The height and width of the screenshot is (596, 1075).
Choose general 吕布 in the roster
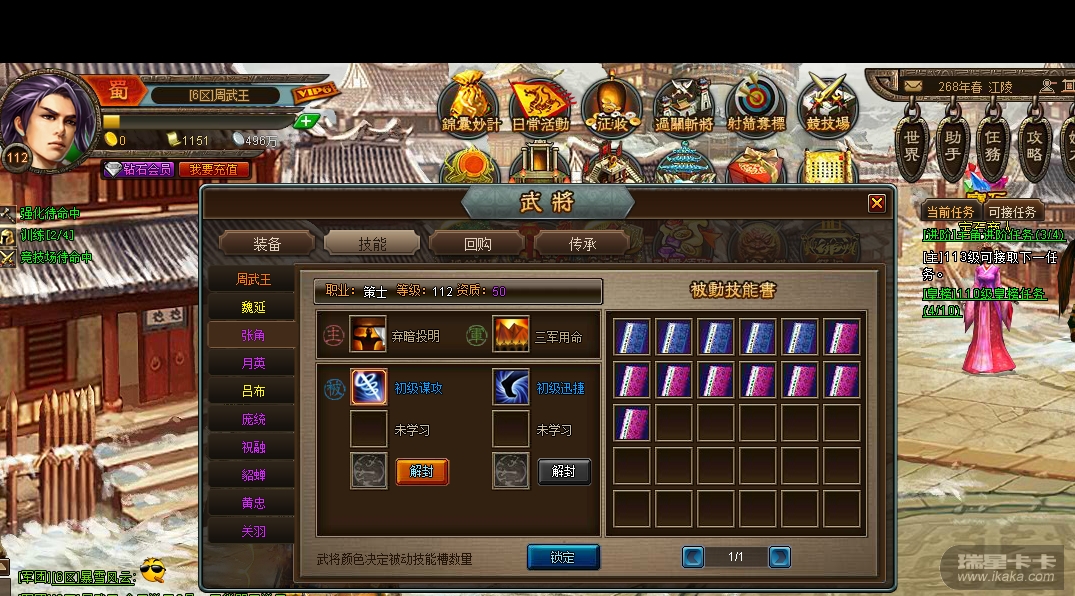[x=253, y=391]
